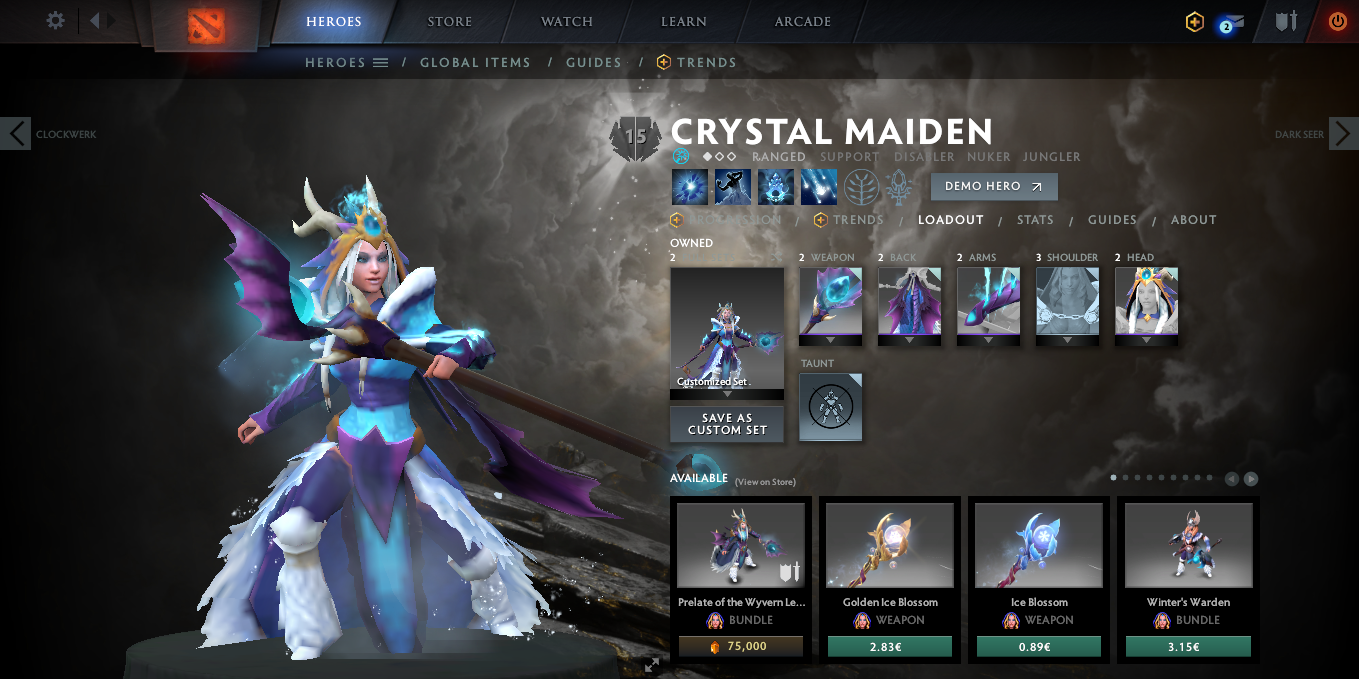Screen dimensions: 1359x679
Task: Go to the Learn tab
Action: pos(684,21)
